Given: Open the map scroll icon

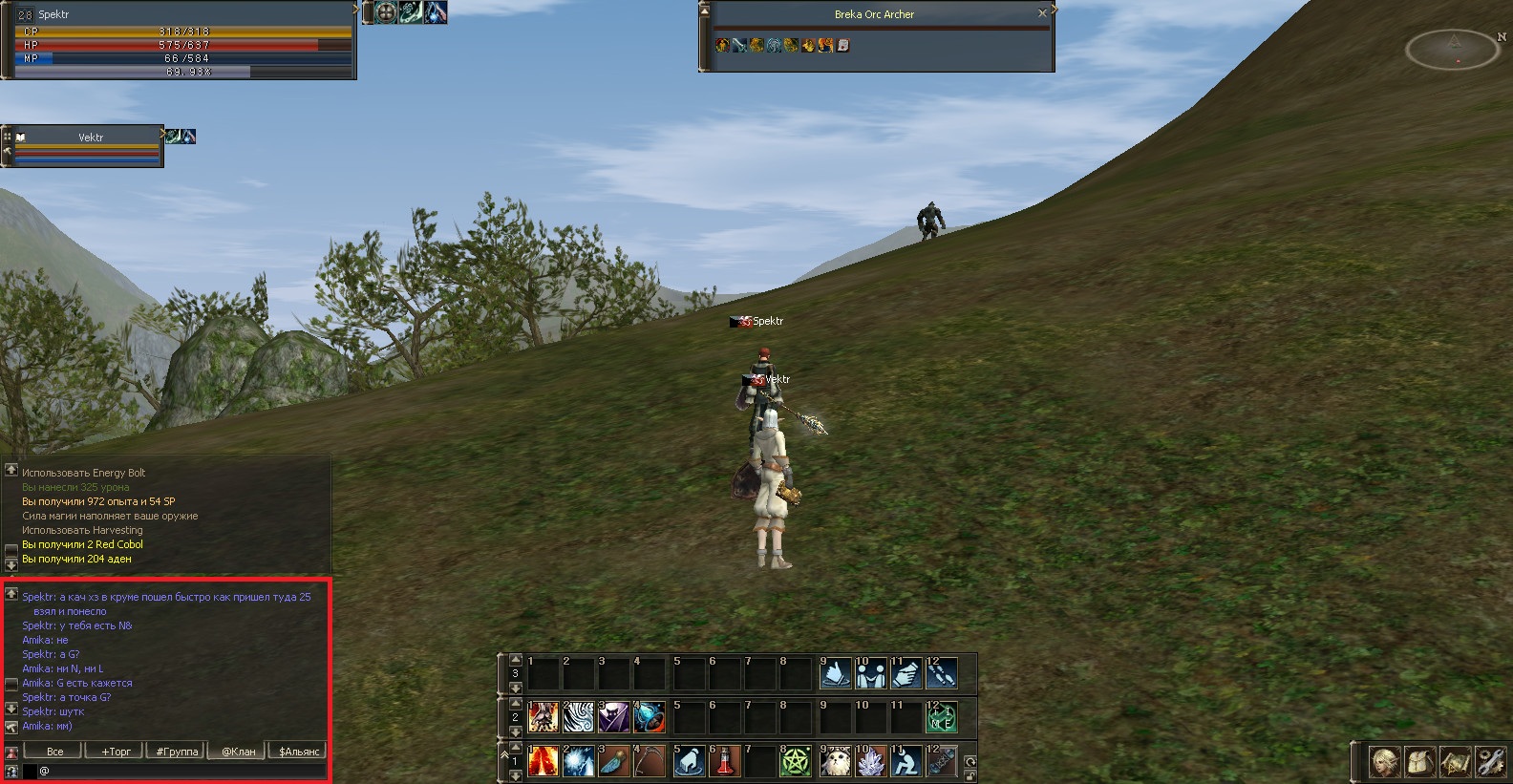Looking at the screenshot, I should pos(1455,761).
